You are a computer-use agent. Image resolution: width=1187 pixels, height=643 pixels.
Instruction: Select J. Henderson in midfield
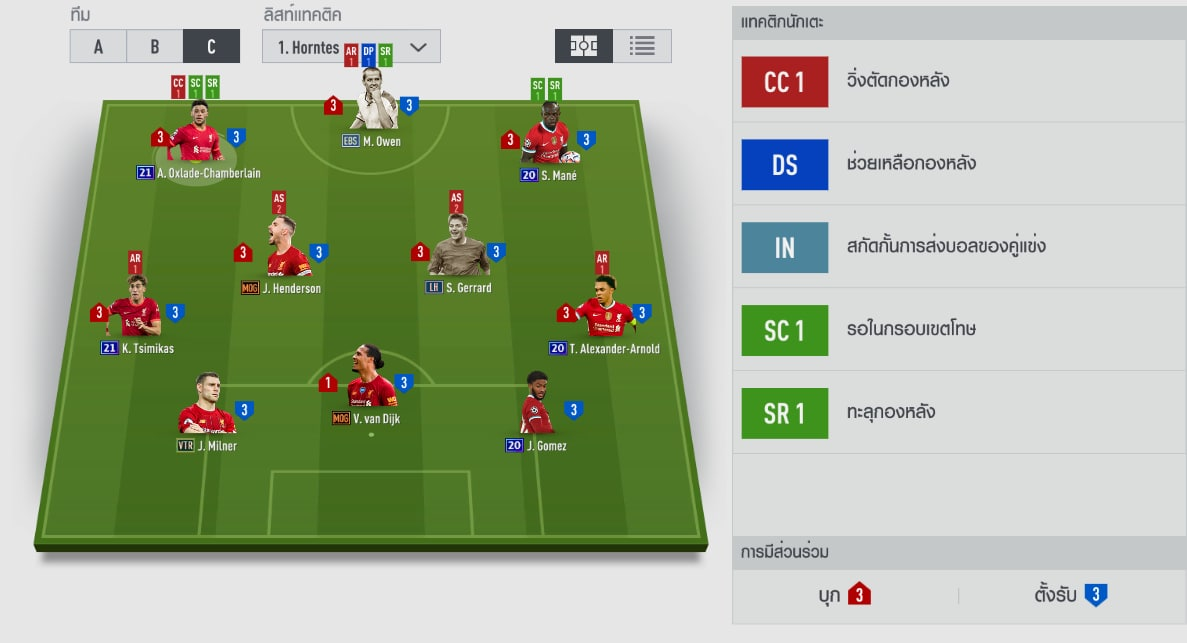tap(288, 251)
